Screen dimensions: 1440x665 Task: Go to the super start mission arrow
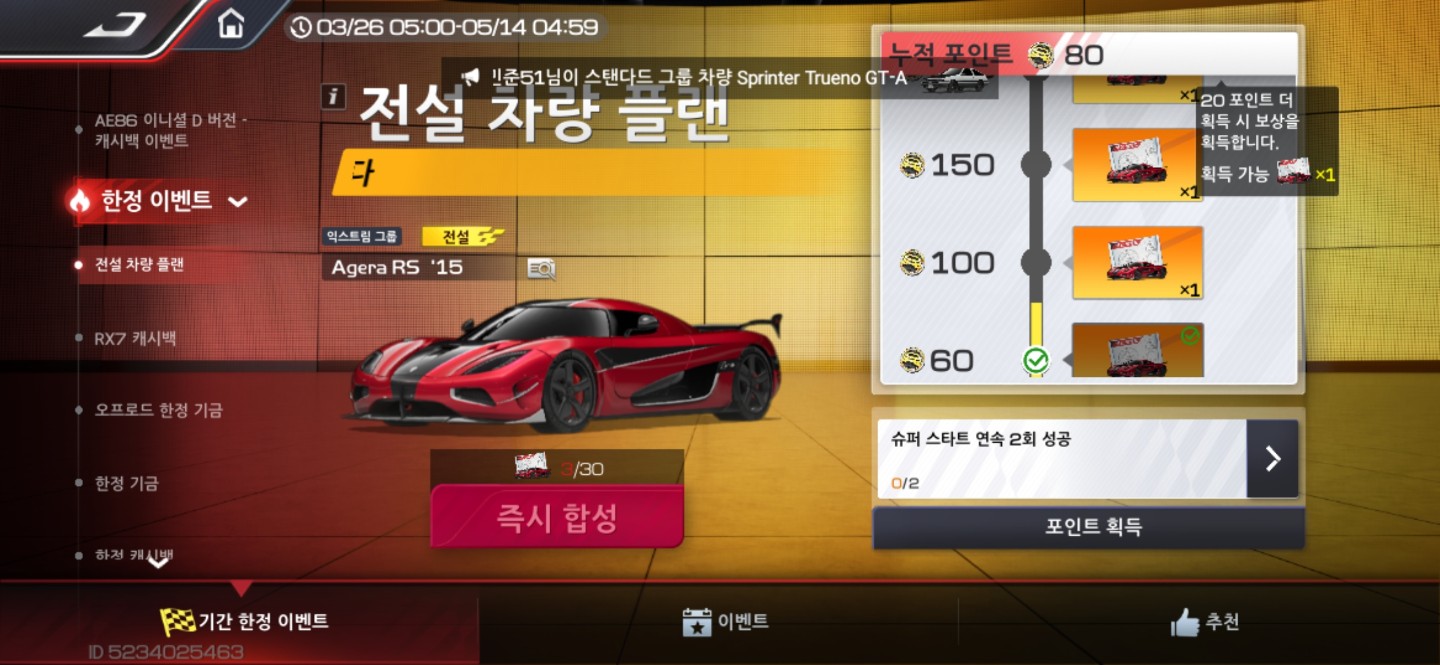(x=1272, y=459)
